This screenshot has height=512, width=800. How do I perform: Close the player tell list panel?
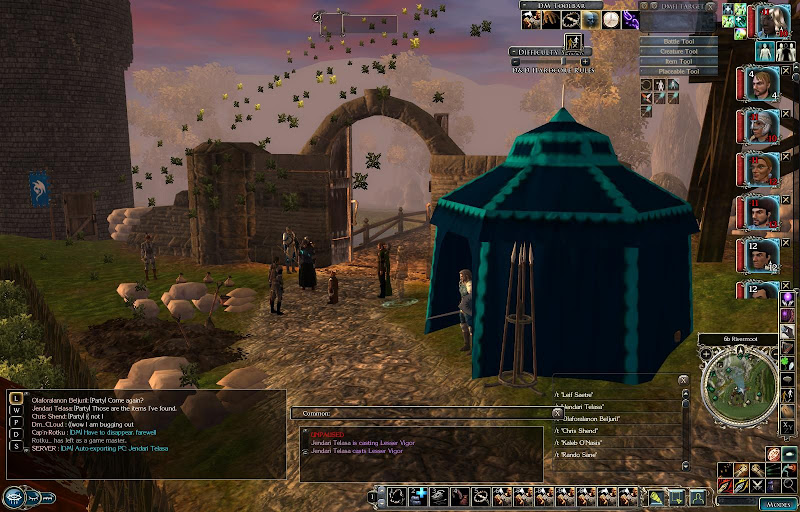(x=683, y=380)
